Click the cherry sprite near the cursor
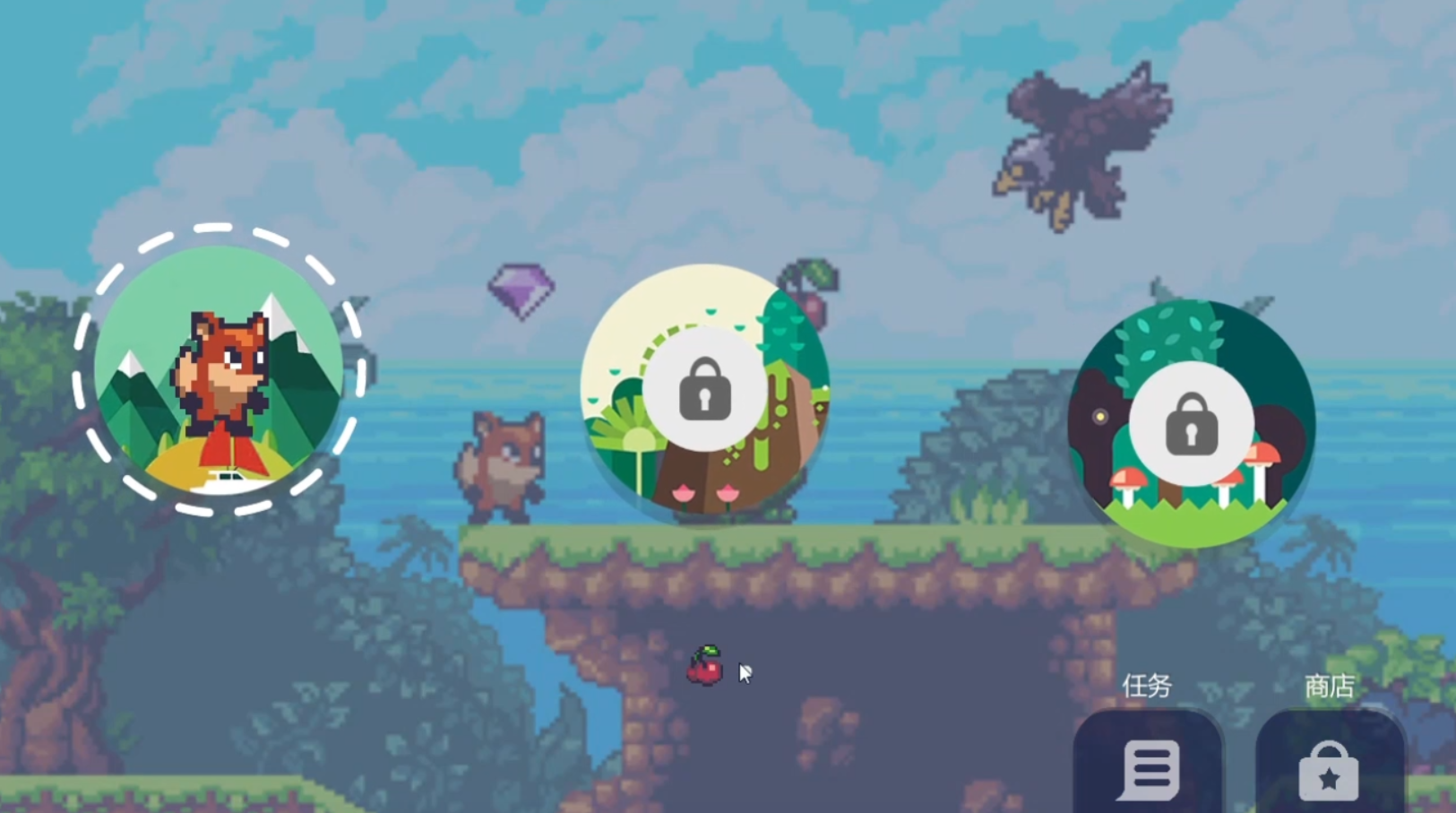 (x=707, y=670)
